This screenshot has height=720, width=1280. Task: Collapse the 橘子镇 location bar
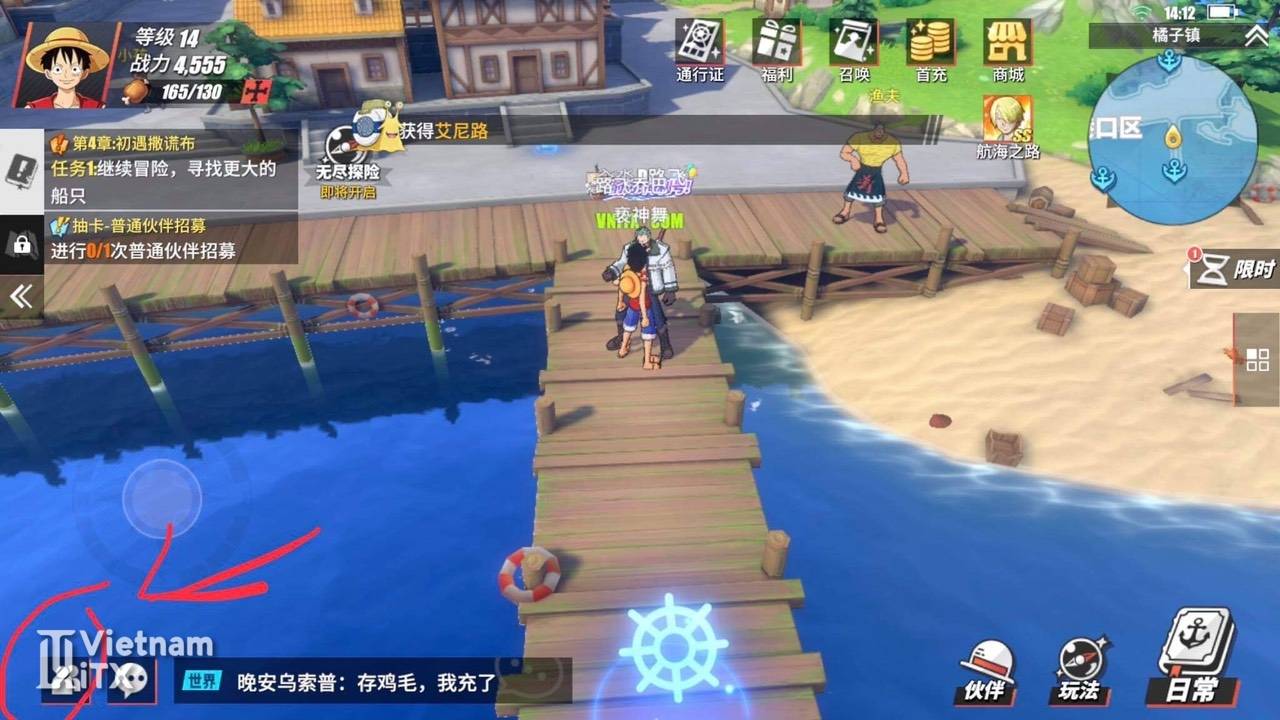pos(1255,36)
